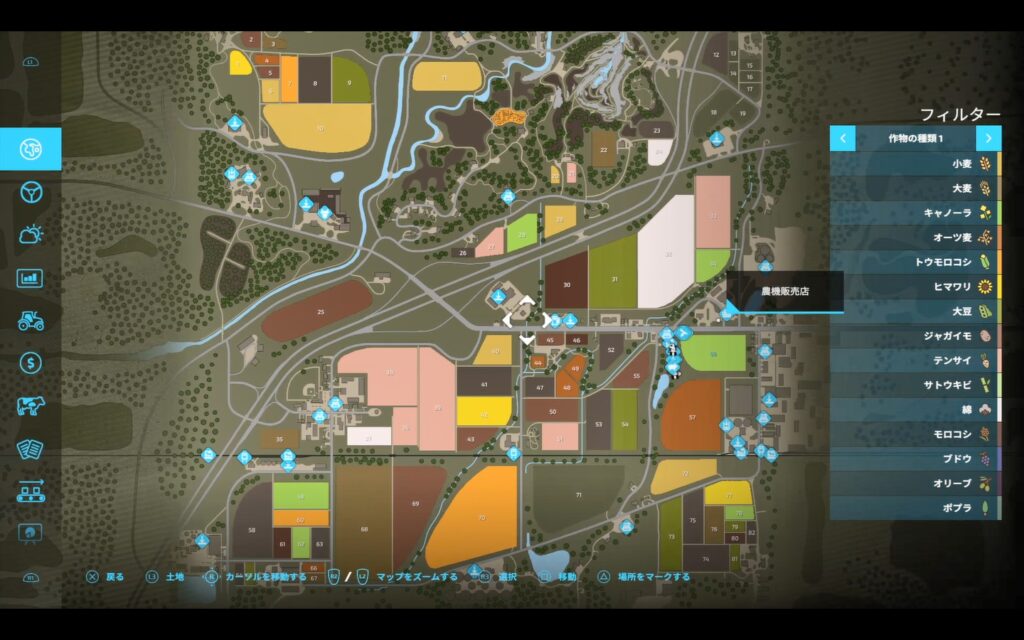Show the previous filter page with left arrow

843,138
